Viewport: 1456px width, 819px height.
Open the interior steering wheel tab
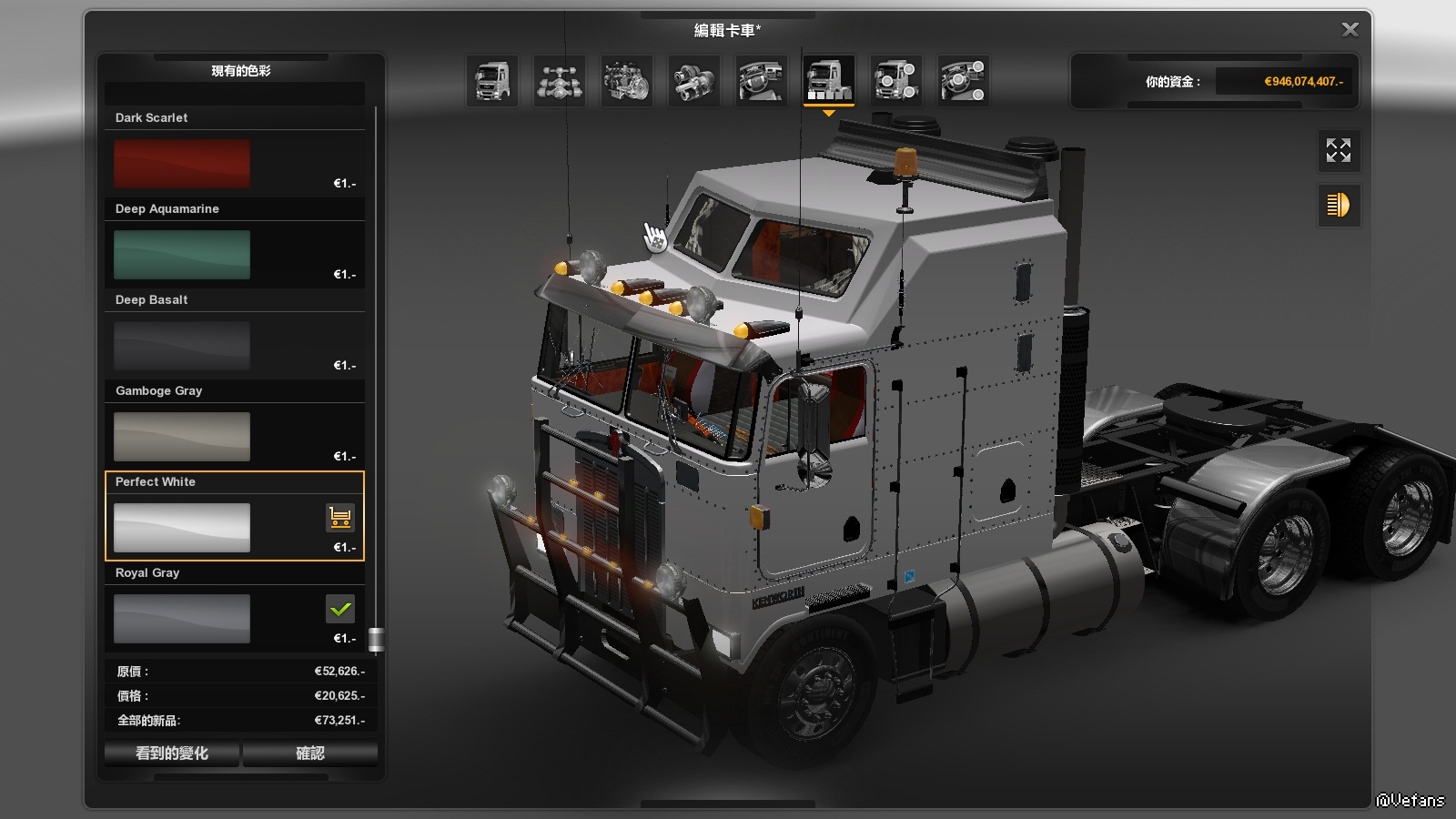click(x=761, y=80)
